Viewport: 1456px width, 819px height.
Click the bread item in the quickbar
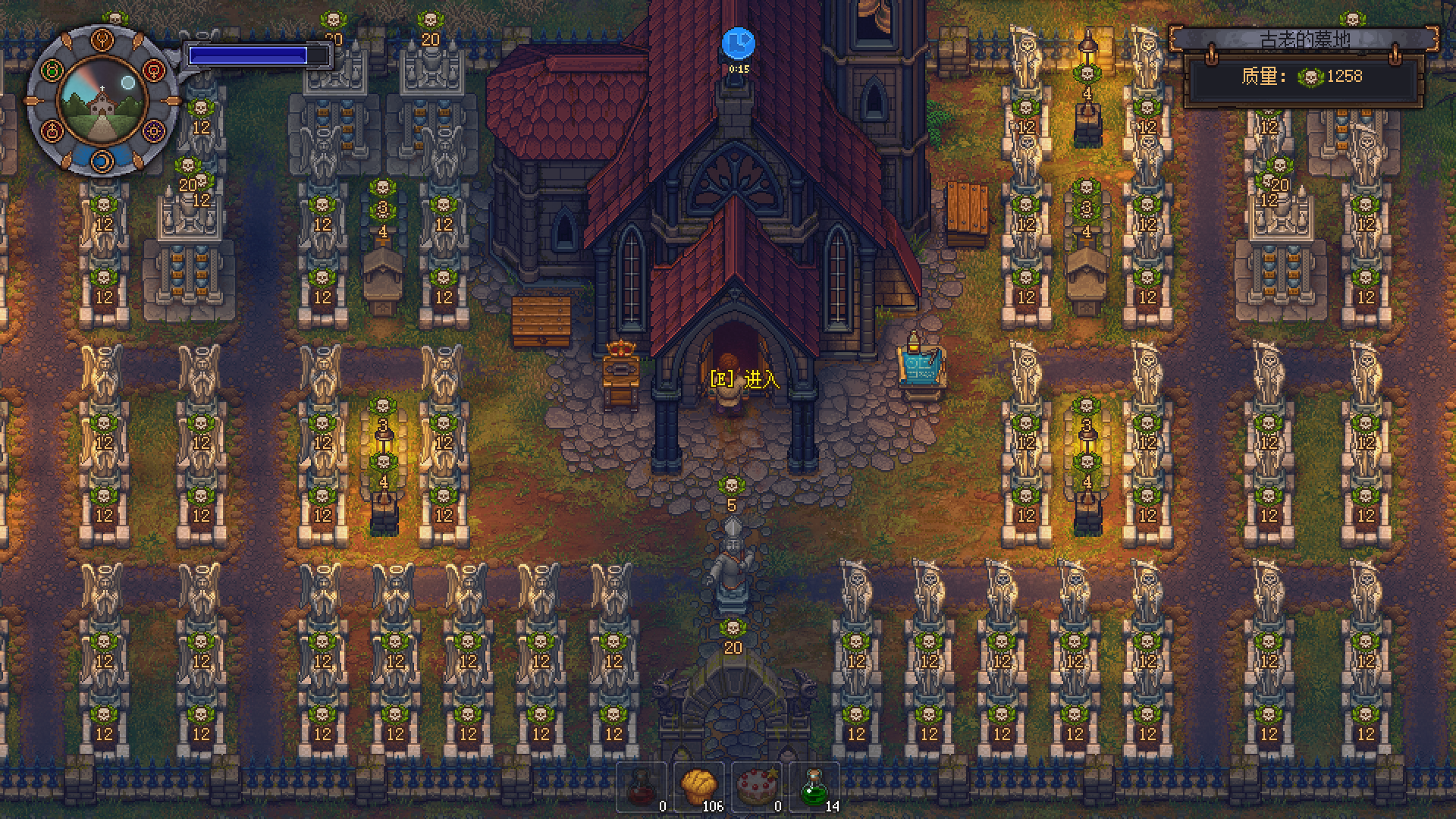coord(698,785)
